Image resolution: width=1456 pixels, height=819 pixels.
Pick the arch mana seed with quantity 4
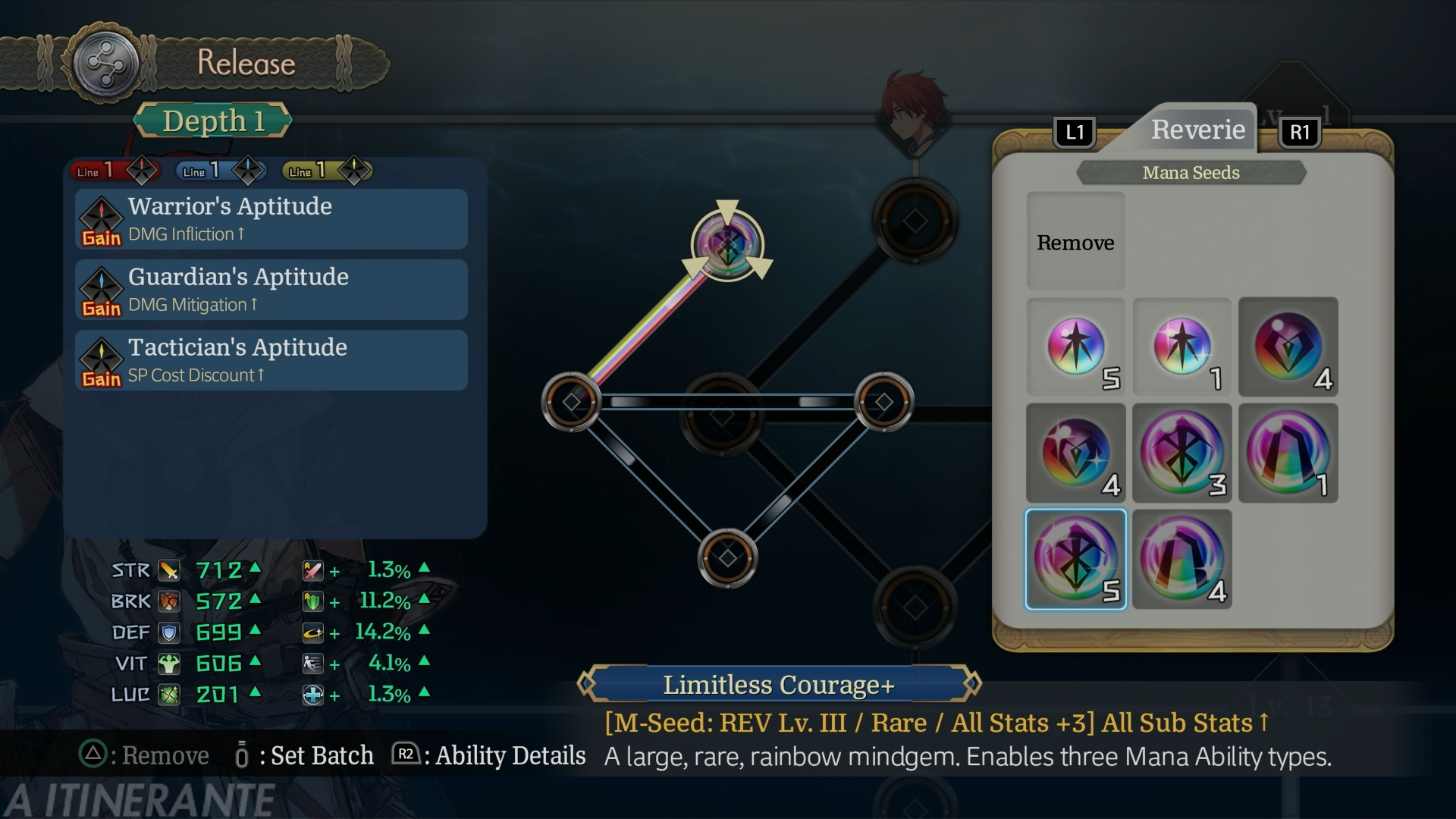click(x=1181, y=559)
